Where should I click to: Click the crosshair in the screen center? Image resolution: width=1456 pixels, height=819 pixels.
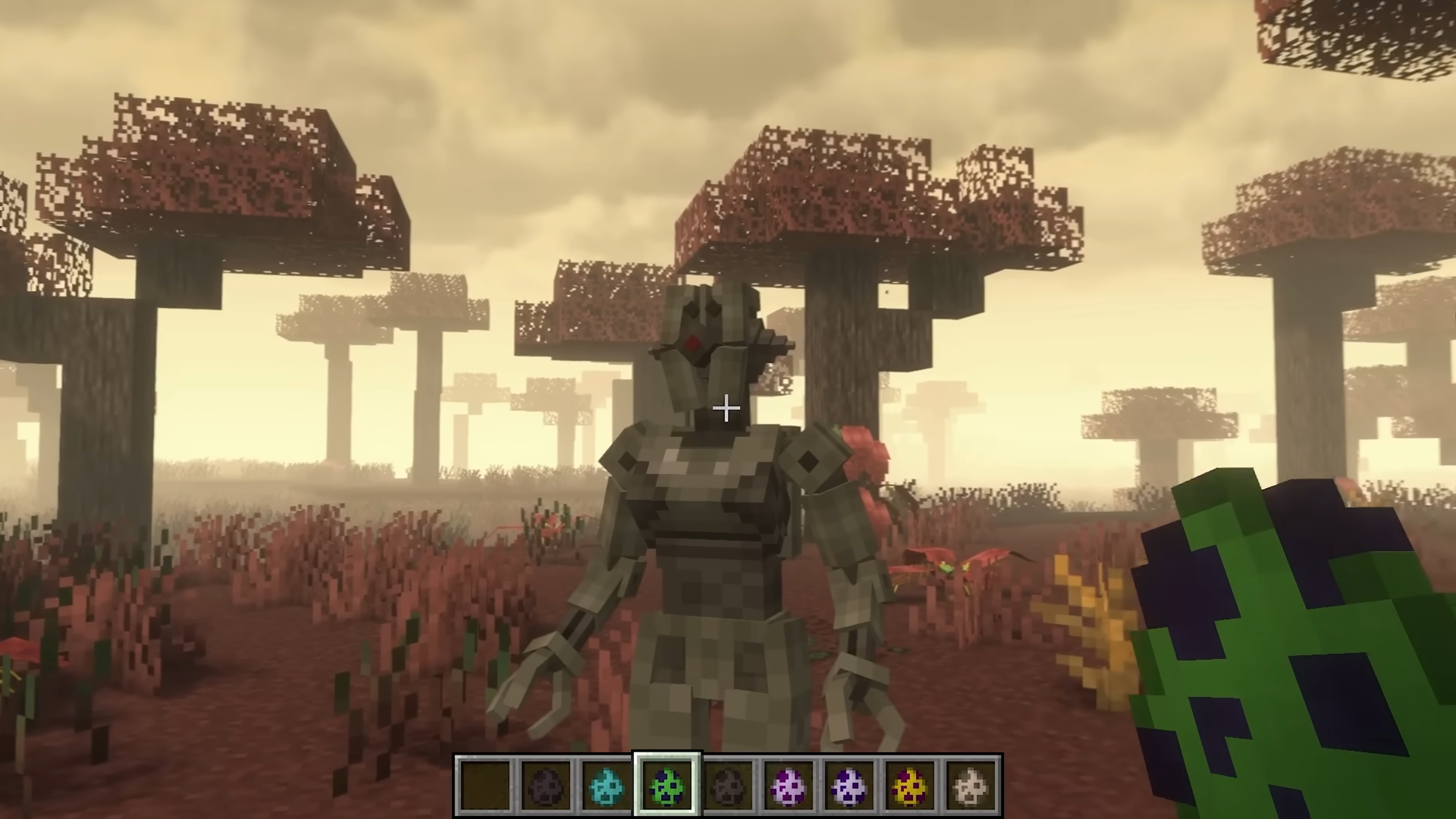tap(726, 409)
